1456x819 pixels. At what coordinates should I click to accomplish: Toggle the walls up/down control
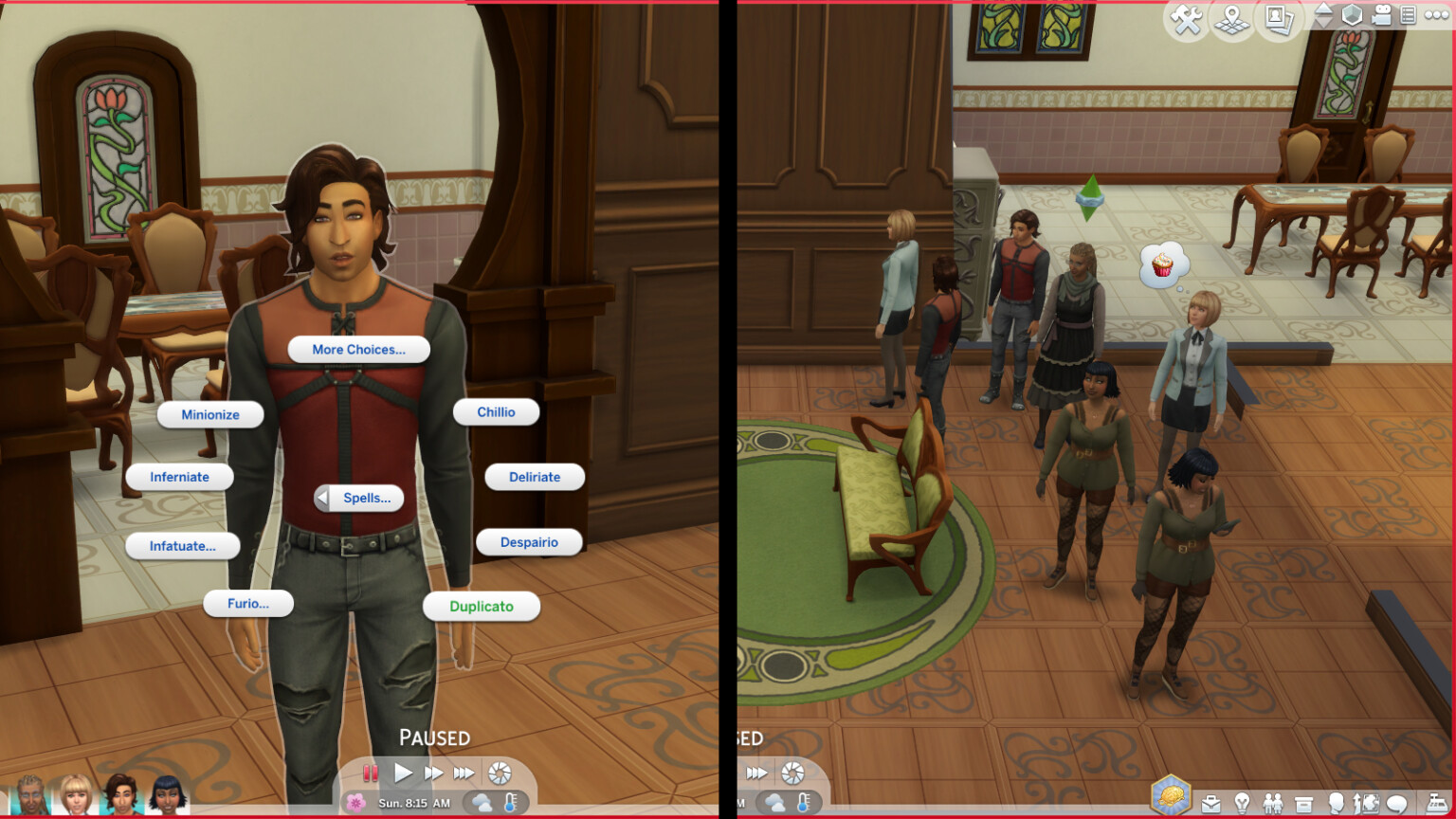point(1323,15)
